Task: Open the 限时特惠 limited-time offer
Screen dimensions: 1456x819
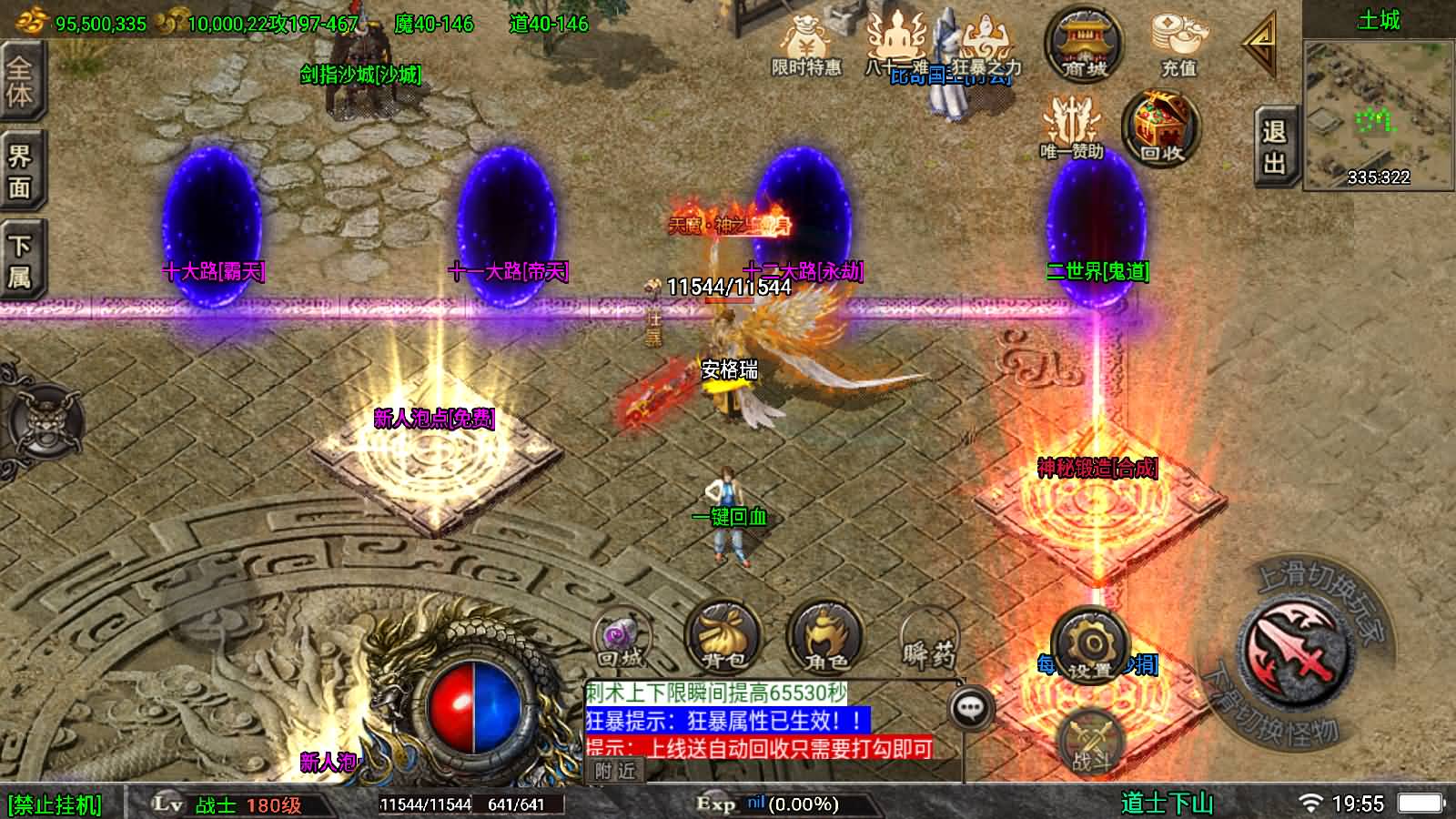Action: 806,47
